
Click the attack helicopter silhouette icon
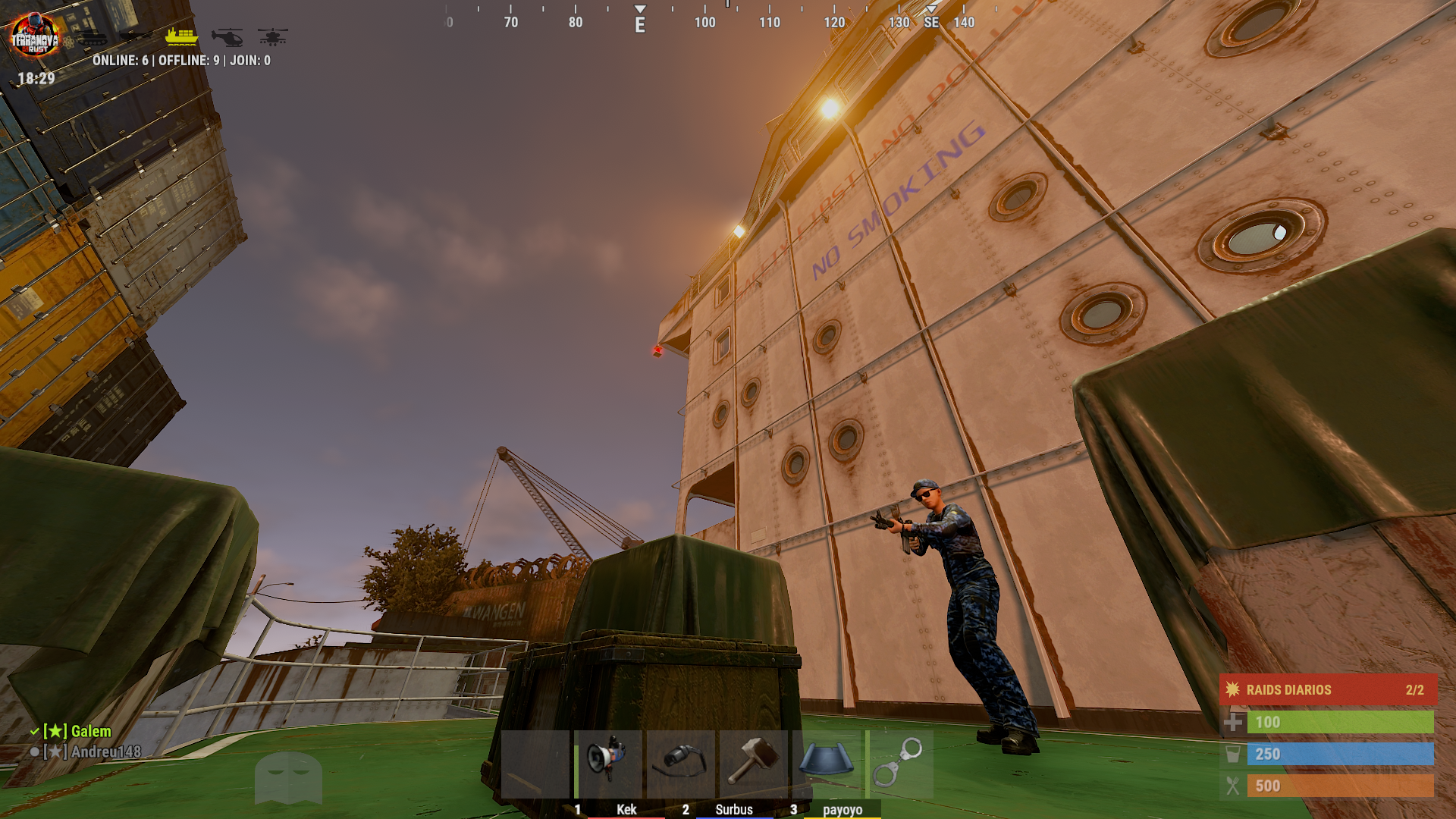coord(272,37)
